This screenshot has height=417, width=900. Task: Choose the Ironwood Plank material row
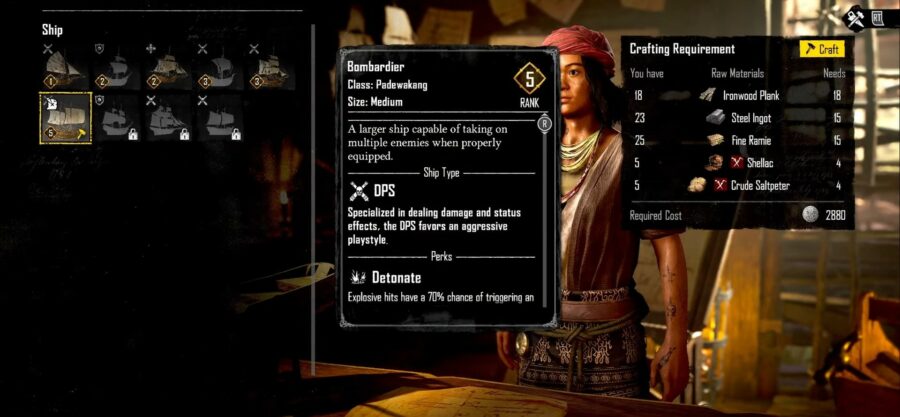[x=738, y=94]
